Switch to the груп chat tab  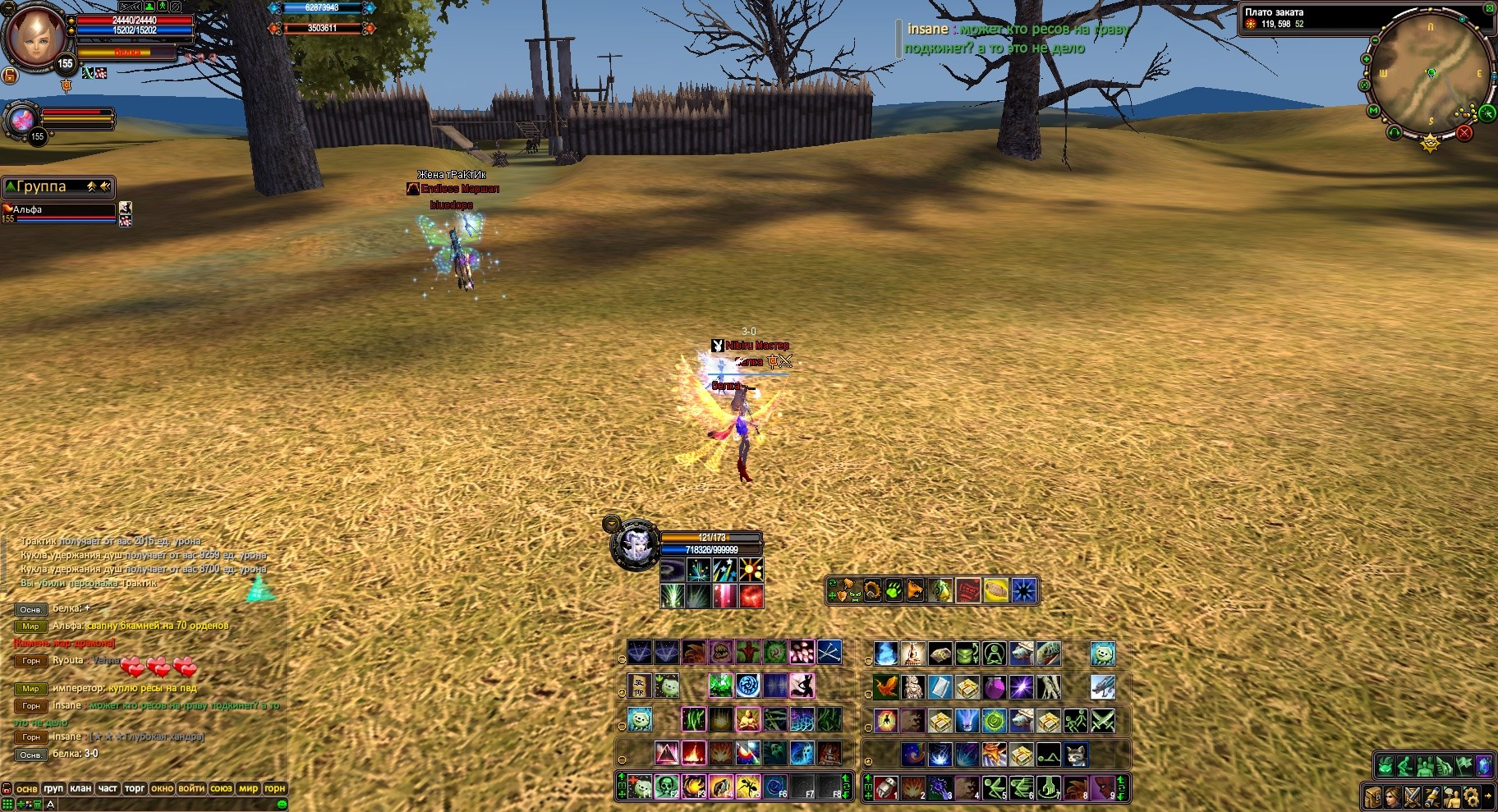coord(53,788)
